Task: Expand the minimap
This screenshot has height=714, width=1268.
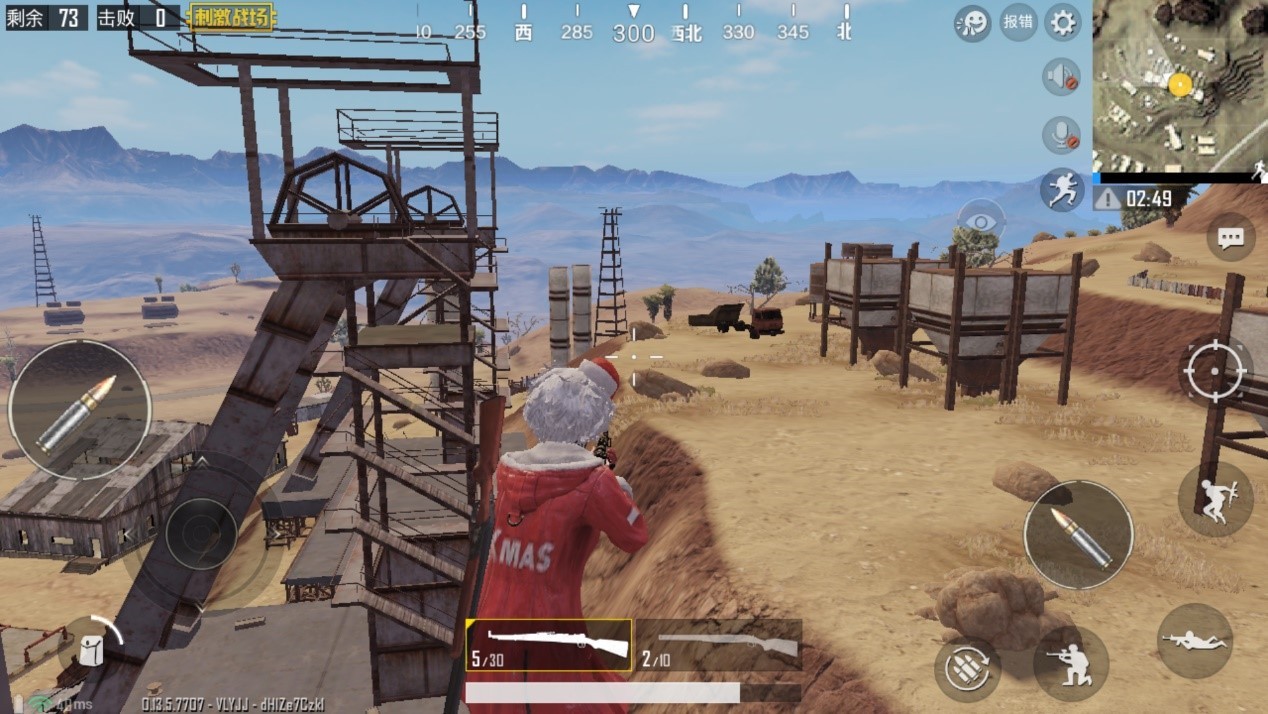Action: pyautogui.click(x=1180, y=85)
